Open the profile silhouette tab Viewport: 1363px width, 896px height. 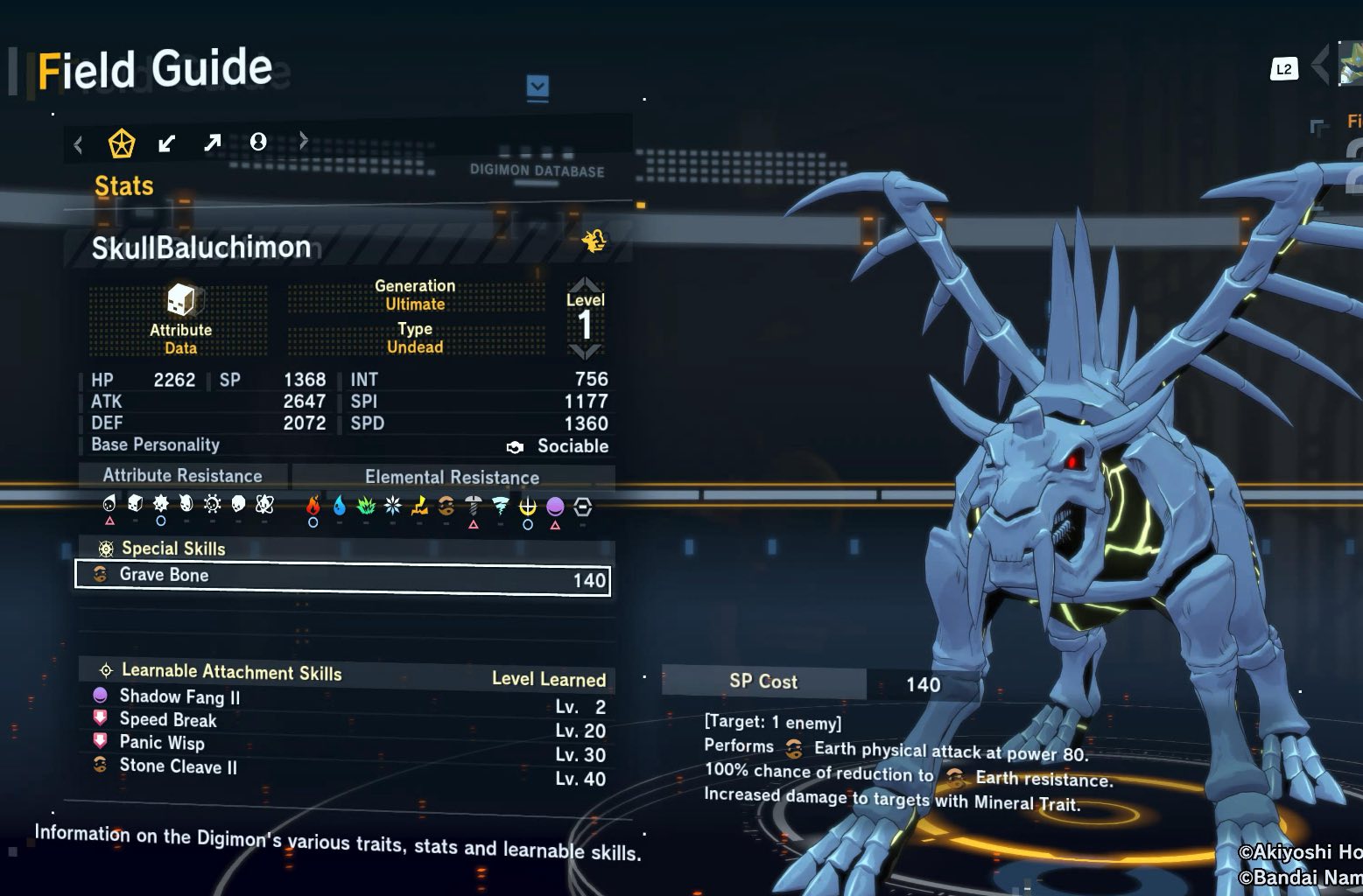[x=258, y=142]
